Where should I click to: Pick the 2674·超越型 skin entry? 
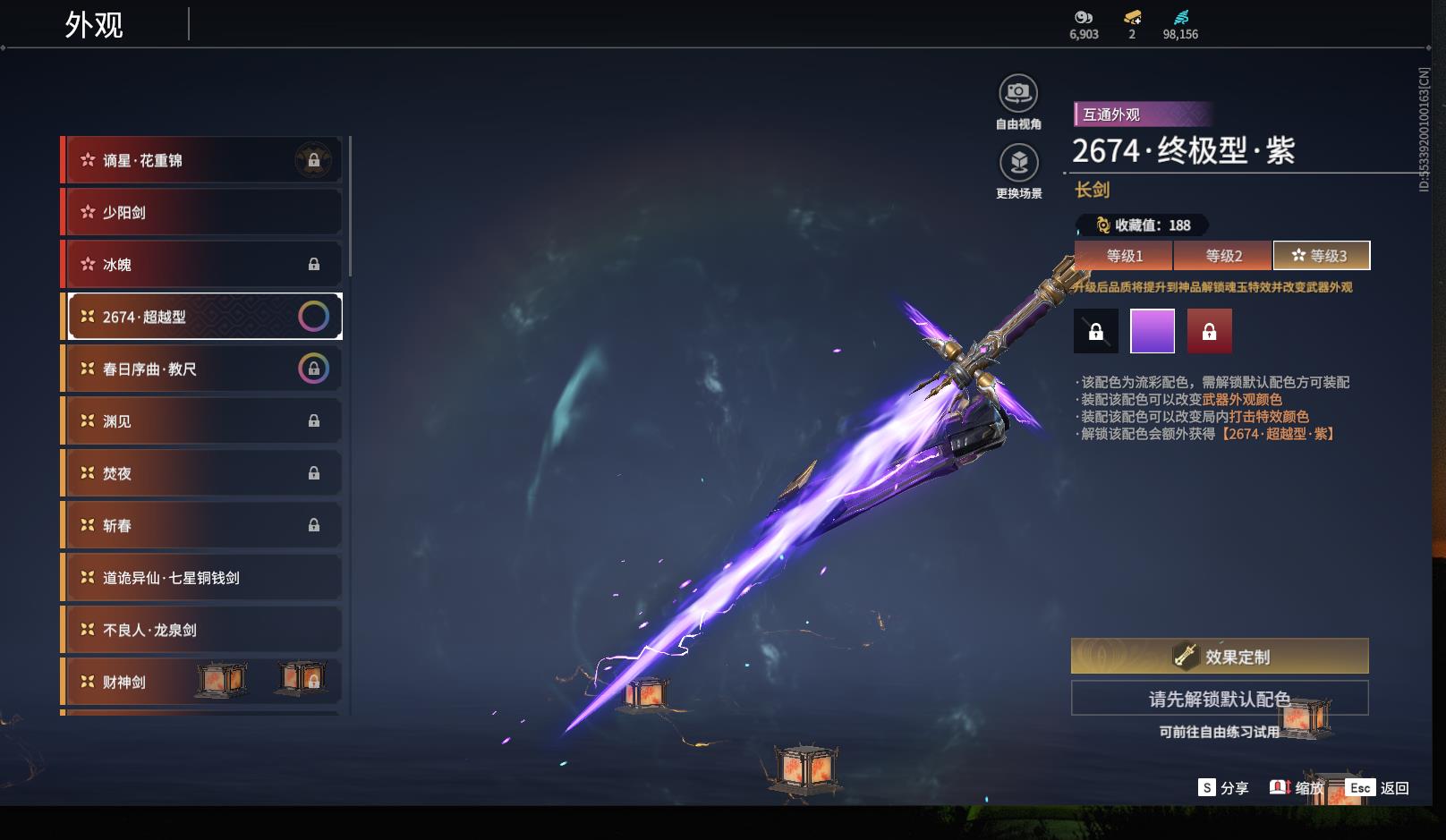[203, 317]
